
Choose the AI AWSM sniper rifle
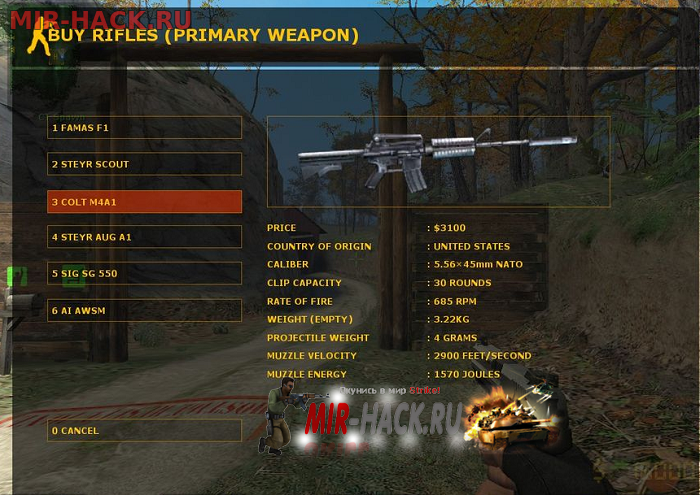coord(144,311)
